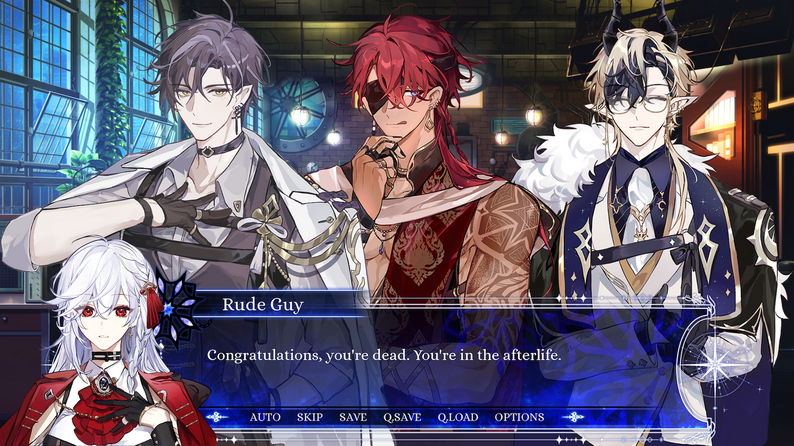Perform a quick save with Q.SAVE

coord(402,417)
